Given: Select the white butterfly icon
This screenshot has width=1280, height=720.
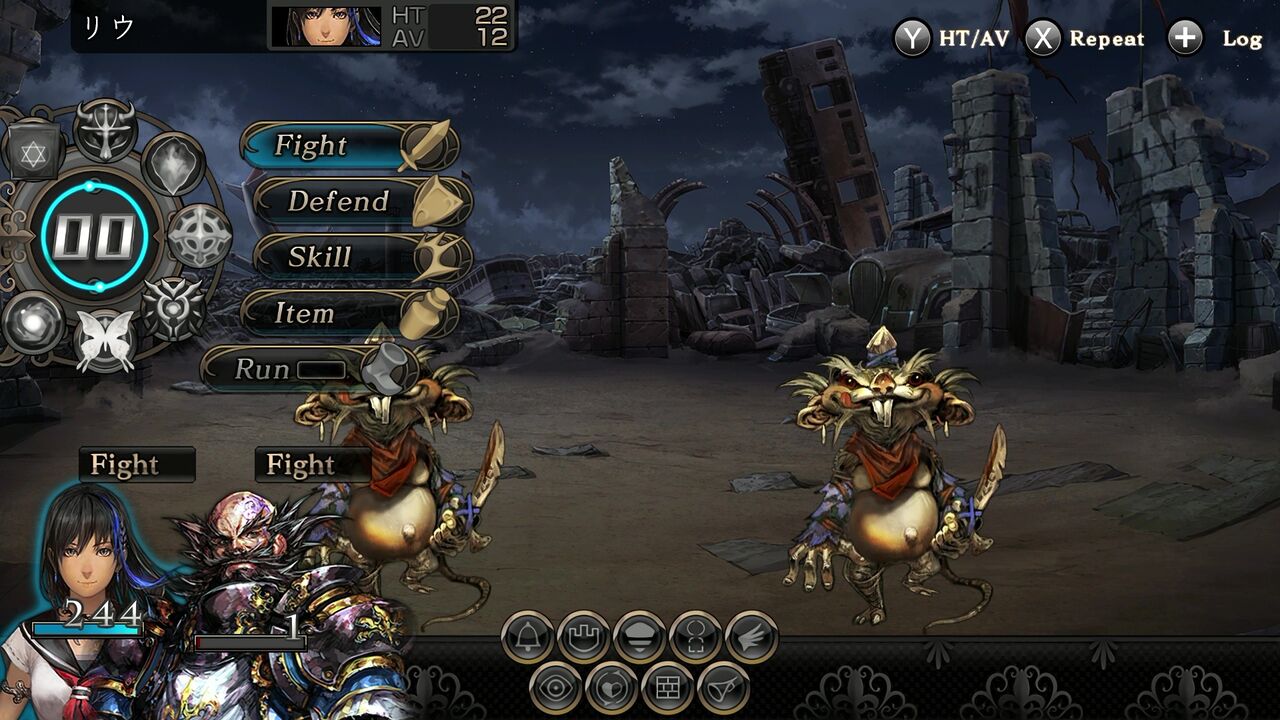Looking at the screenshot, I should [x=105, y=341].
